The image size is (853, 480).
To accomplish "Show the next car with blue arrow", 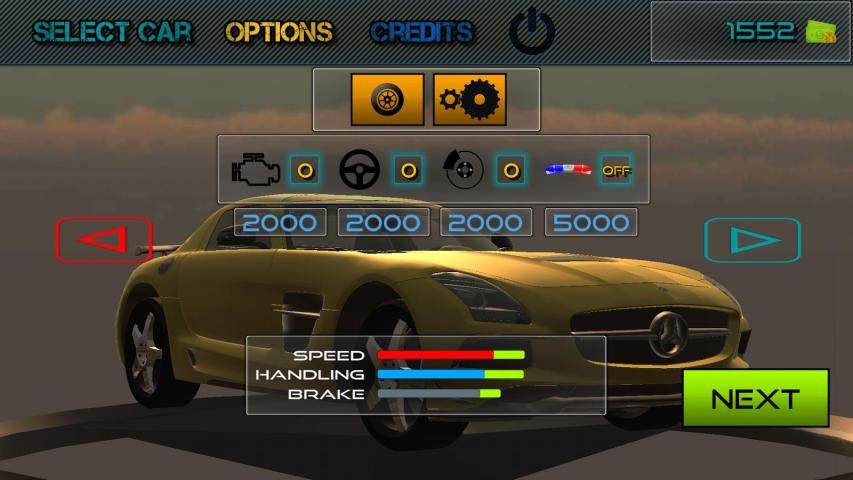I will tap(752, 240).
